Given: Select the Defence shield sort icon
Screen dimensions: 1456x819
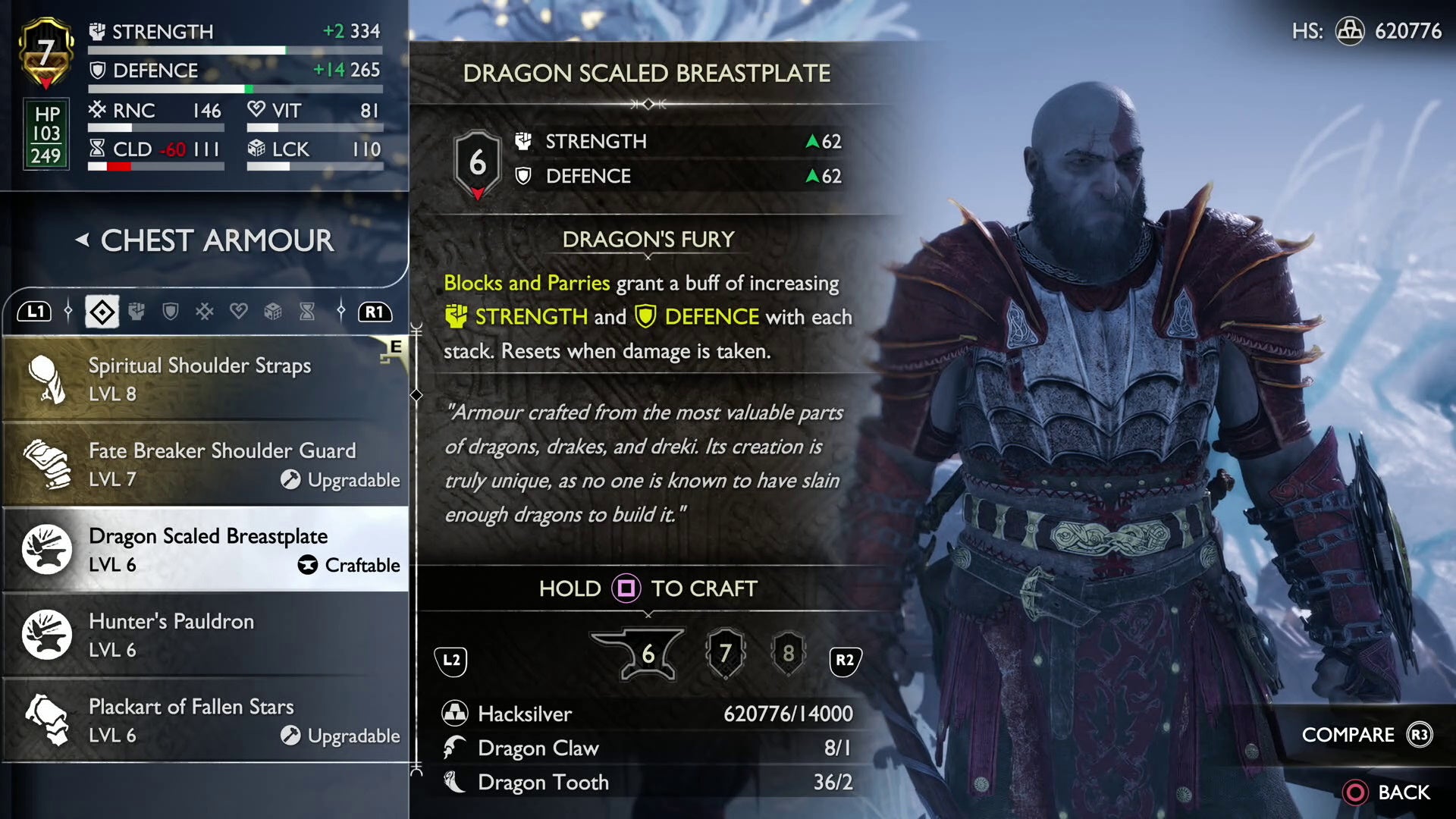Looking at the screenshot, I should point(171,311).
